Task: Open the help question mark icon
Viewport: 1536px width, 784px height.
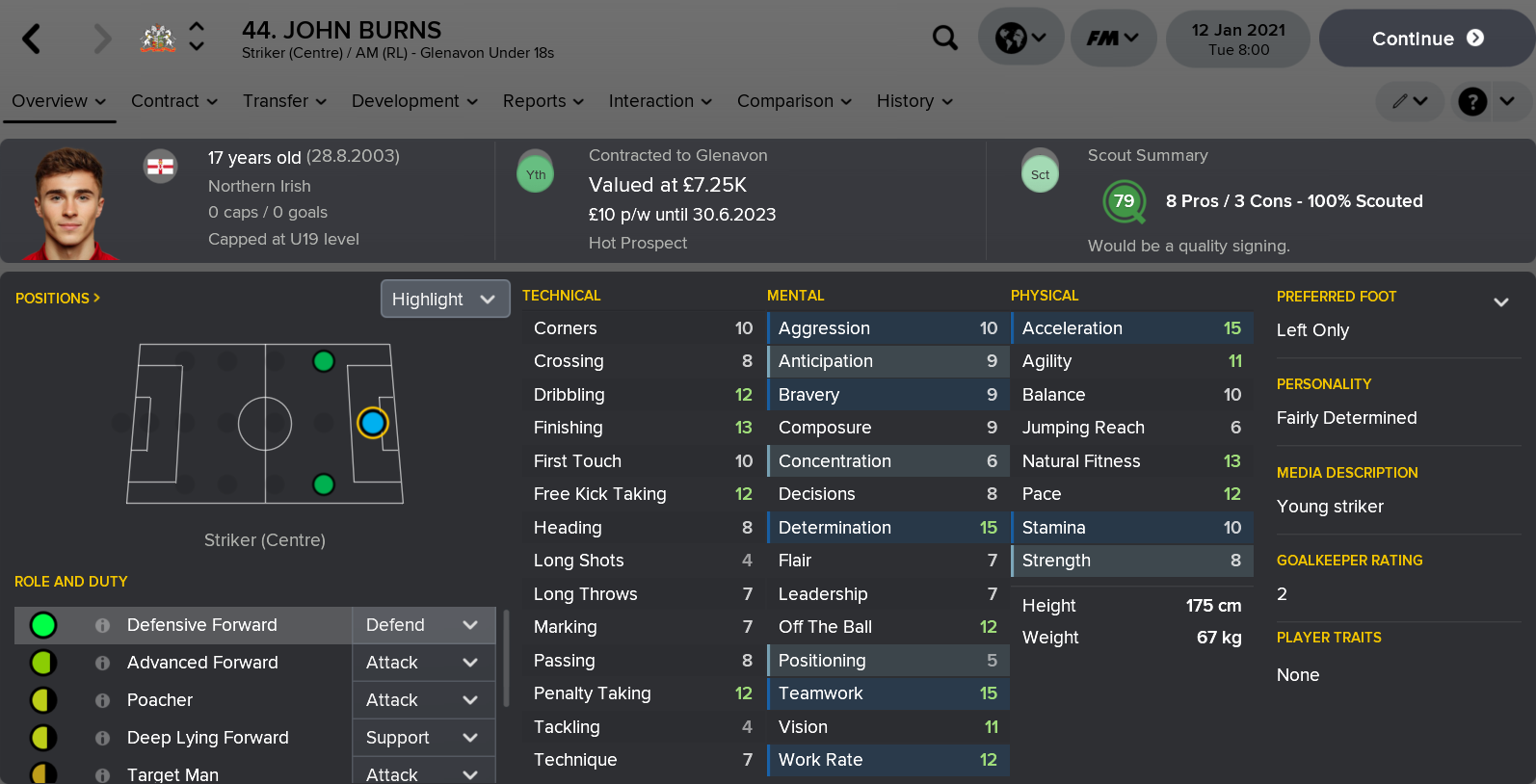Action: 1471,101
